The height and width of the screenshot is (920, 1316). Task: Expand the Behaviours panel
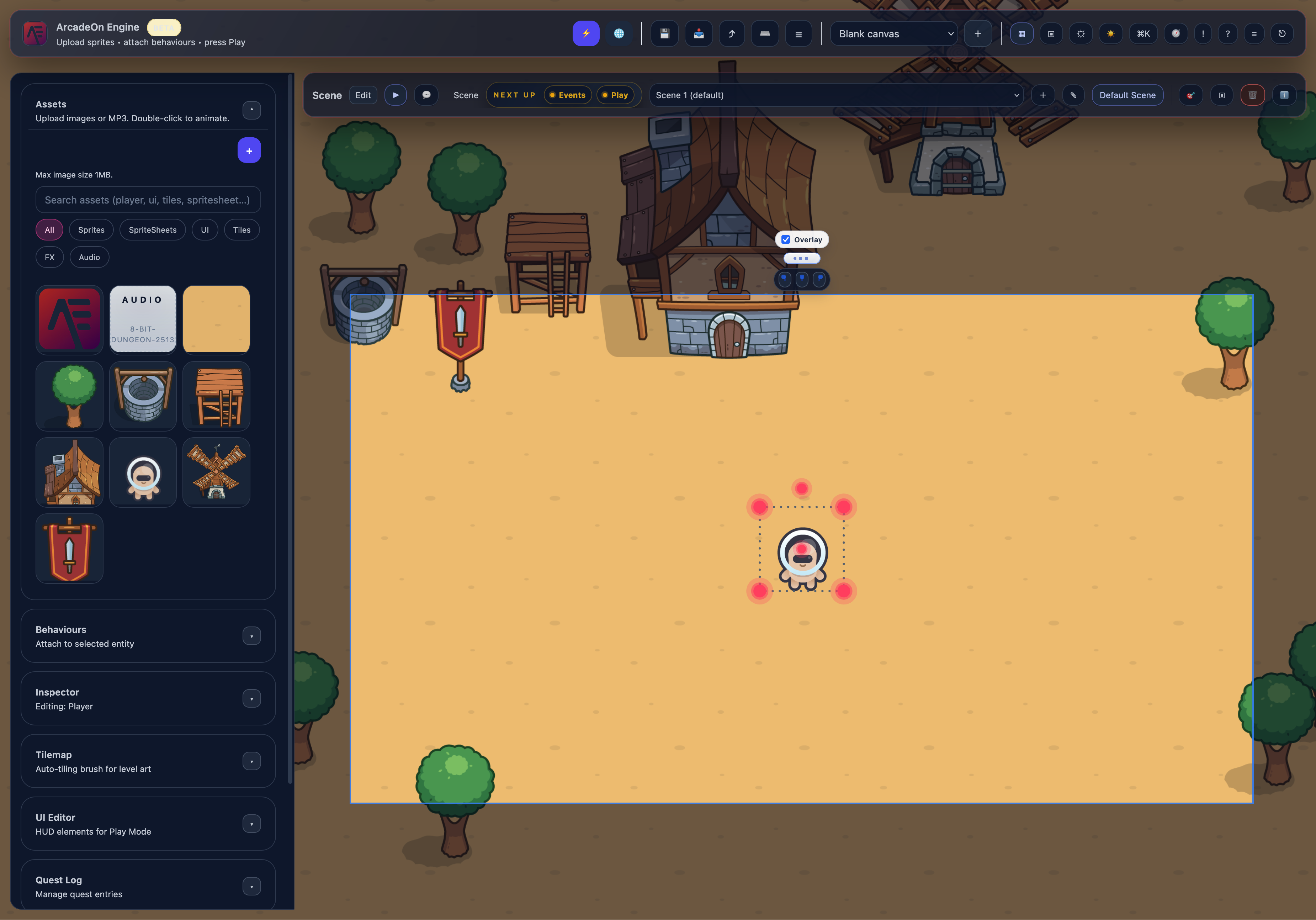point(251,636)
